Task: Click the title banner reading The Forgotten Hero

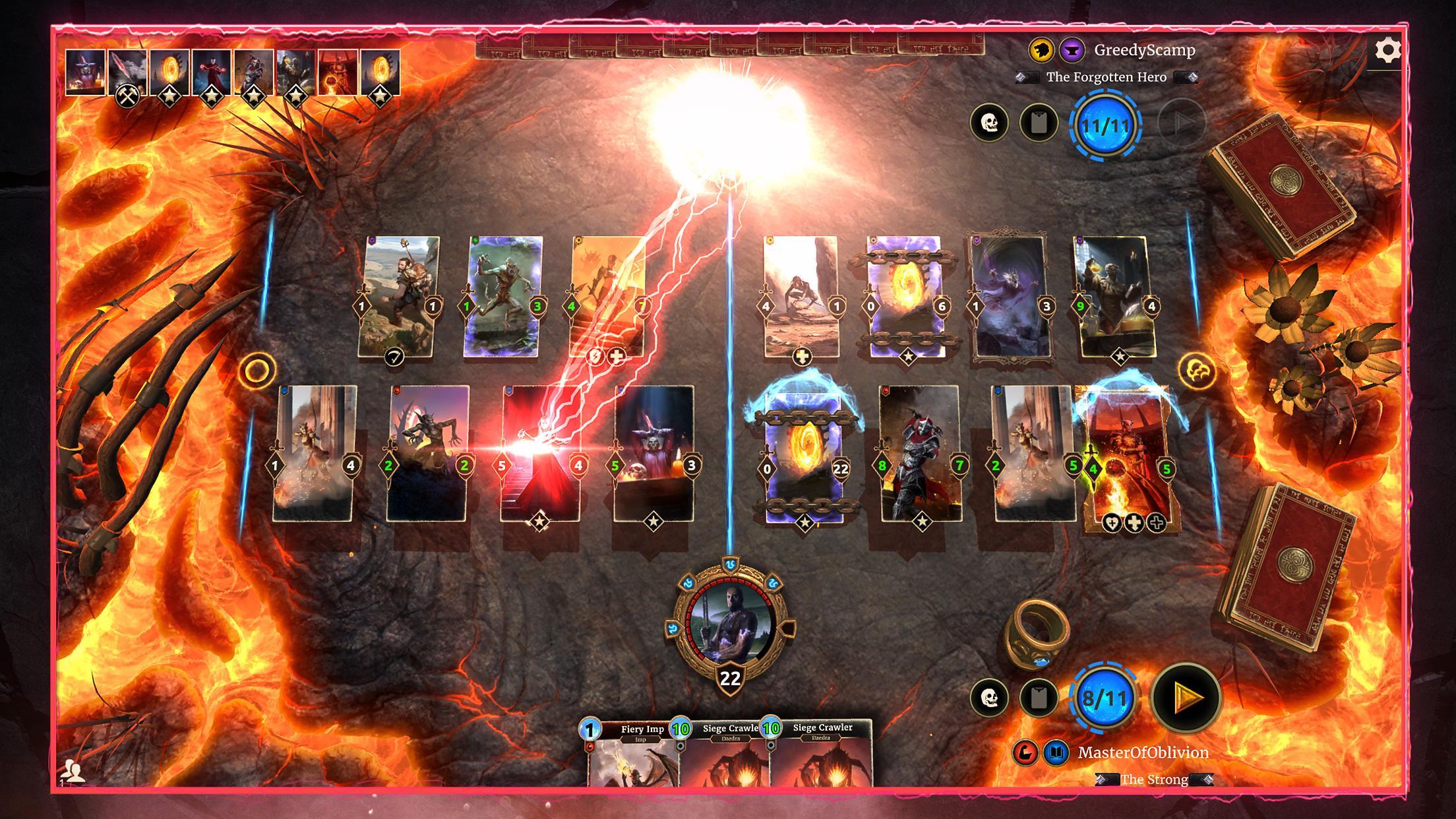Action: pyautogui.click(x=1108, y=77)
